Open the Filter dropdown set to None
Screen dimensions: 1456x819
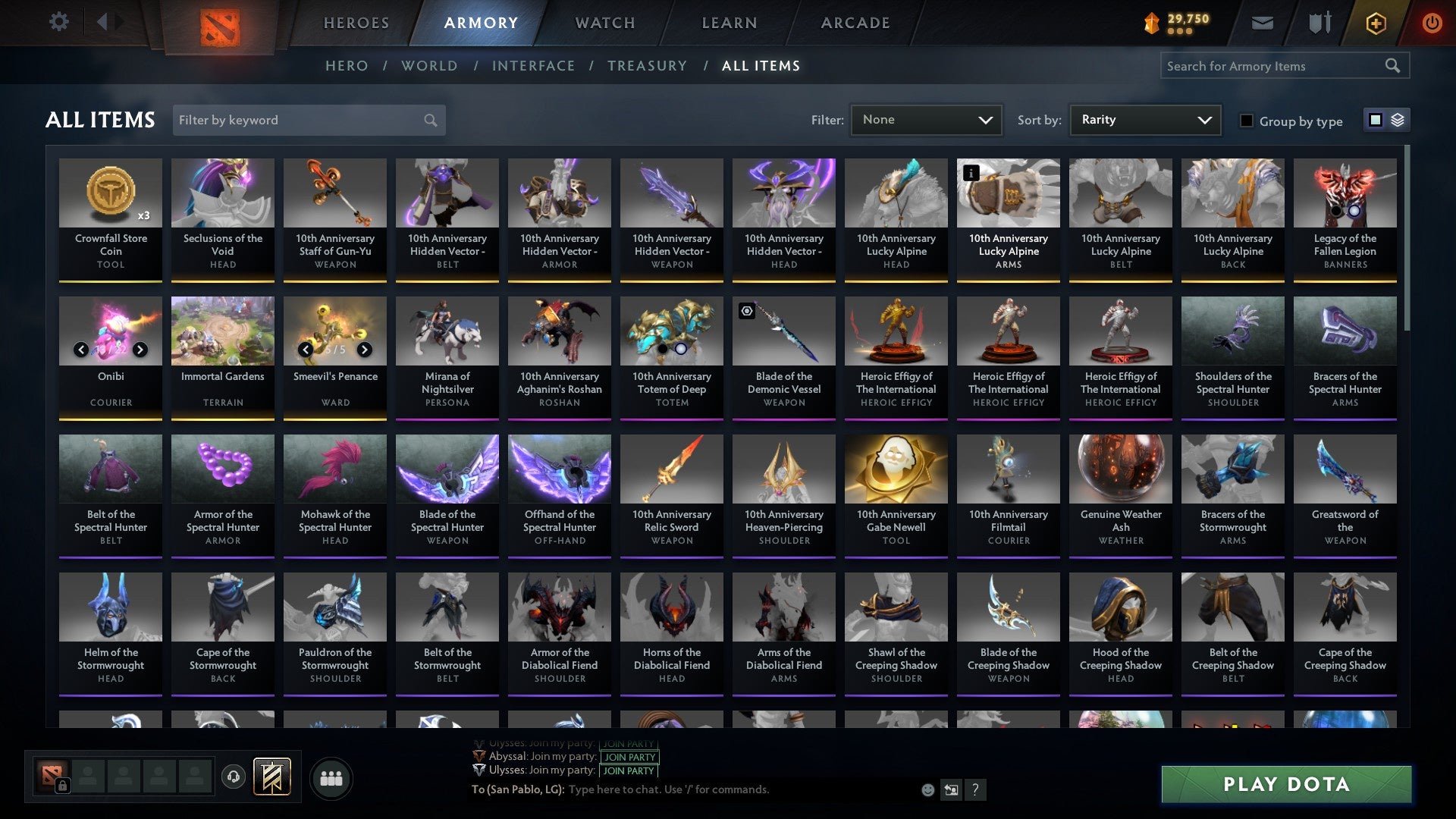point(926,119)
